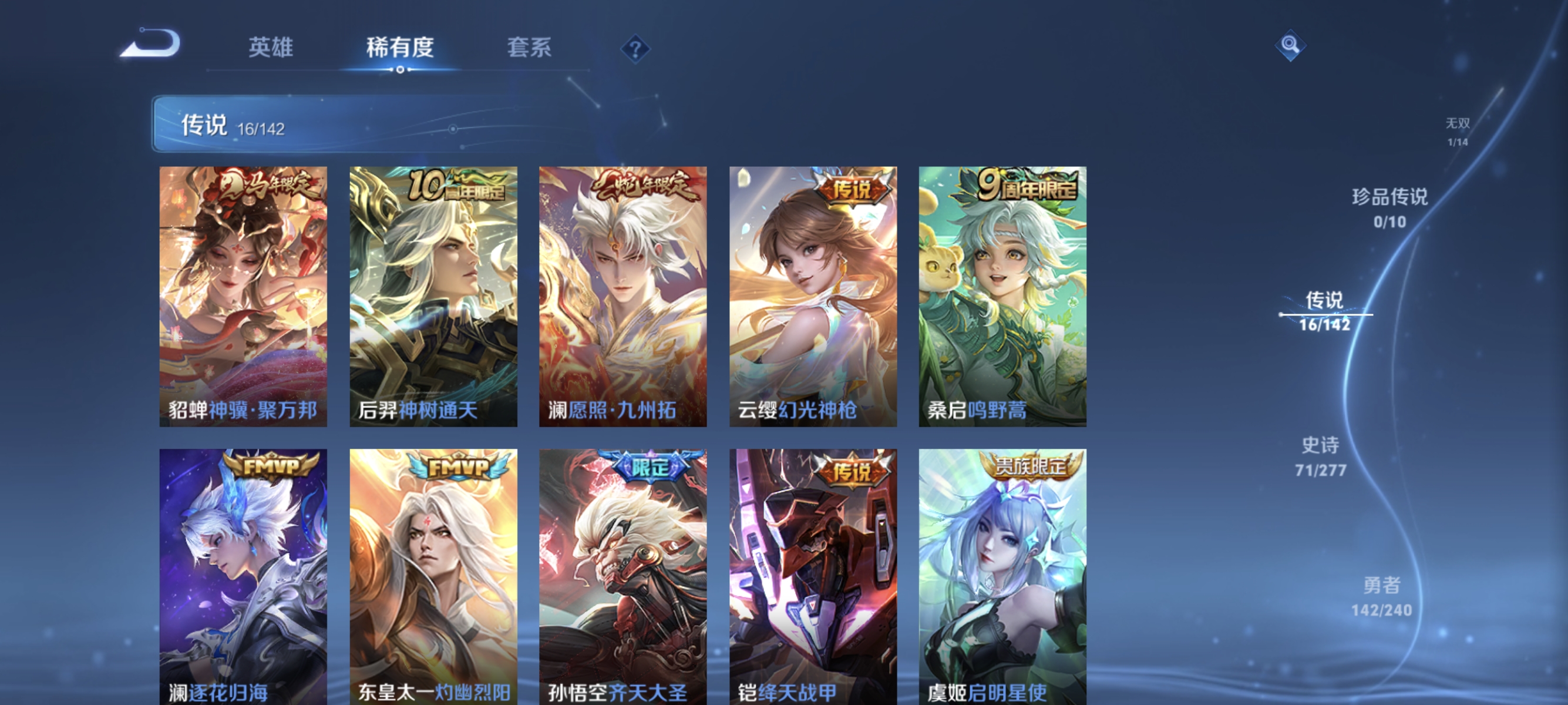Screen dimensions: 1568x705
Task: Open the 貂蝉神骥·聚万邦 skin card
Action: coord(243,296)
